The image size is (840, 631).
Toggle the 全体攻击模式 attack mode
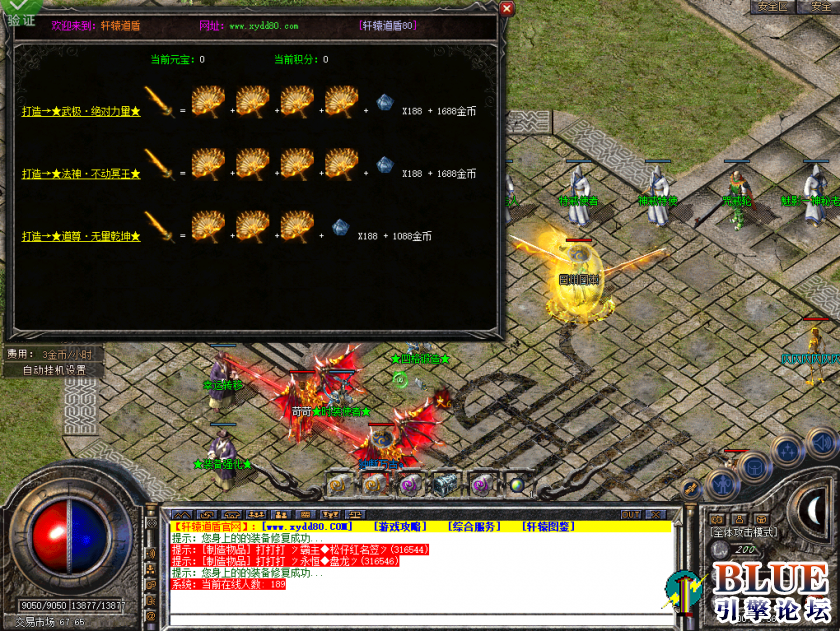coord(742,533)
